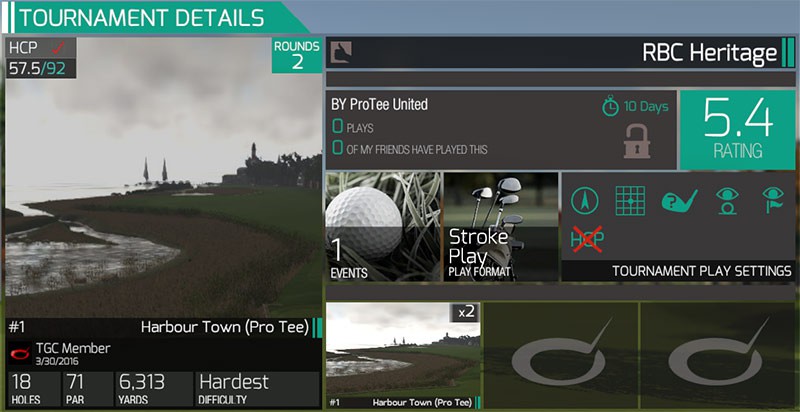
Task: Choose the Stroke Play format tile
Action: click(x=498, y=226)
